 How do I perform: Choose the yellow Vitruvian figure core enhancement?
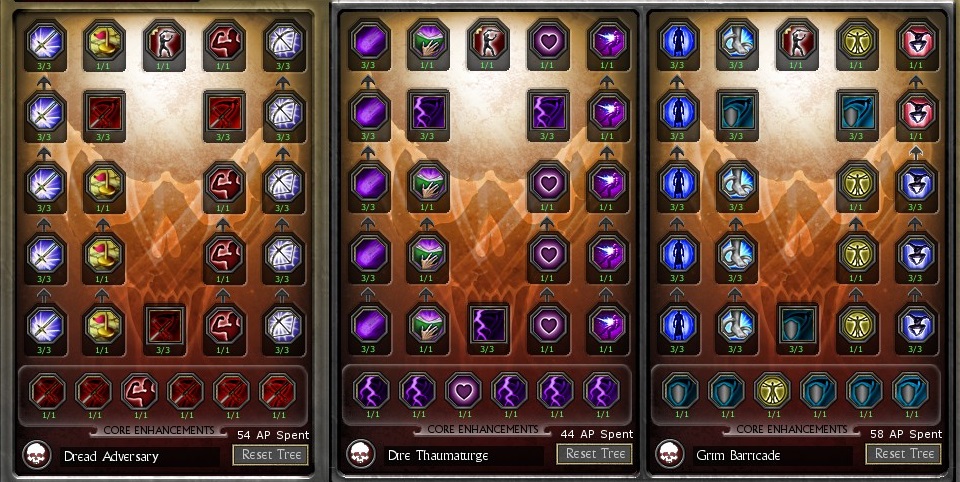(771, 391)
